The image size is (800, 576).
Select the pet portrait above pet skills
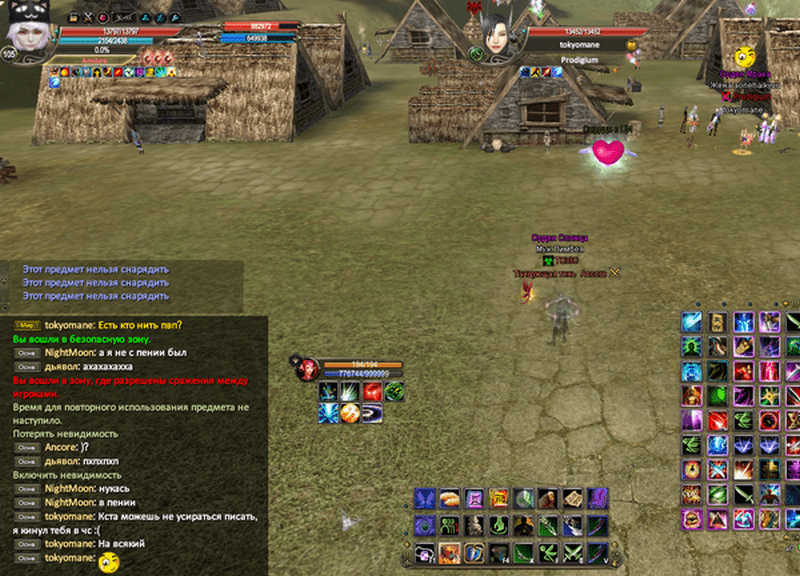pyautogui.click(x=308, y=369)
